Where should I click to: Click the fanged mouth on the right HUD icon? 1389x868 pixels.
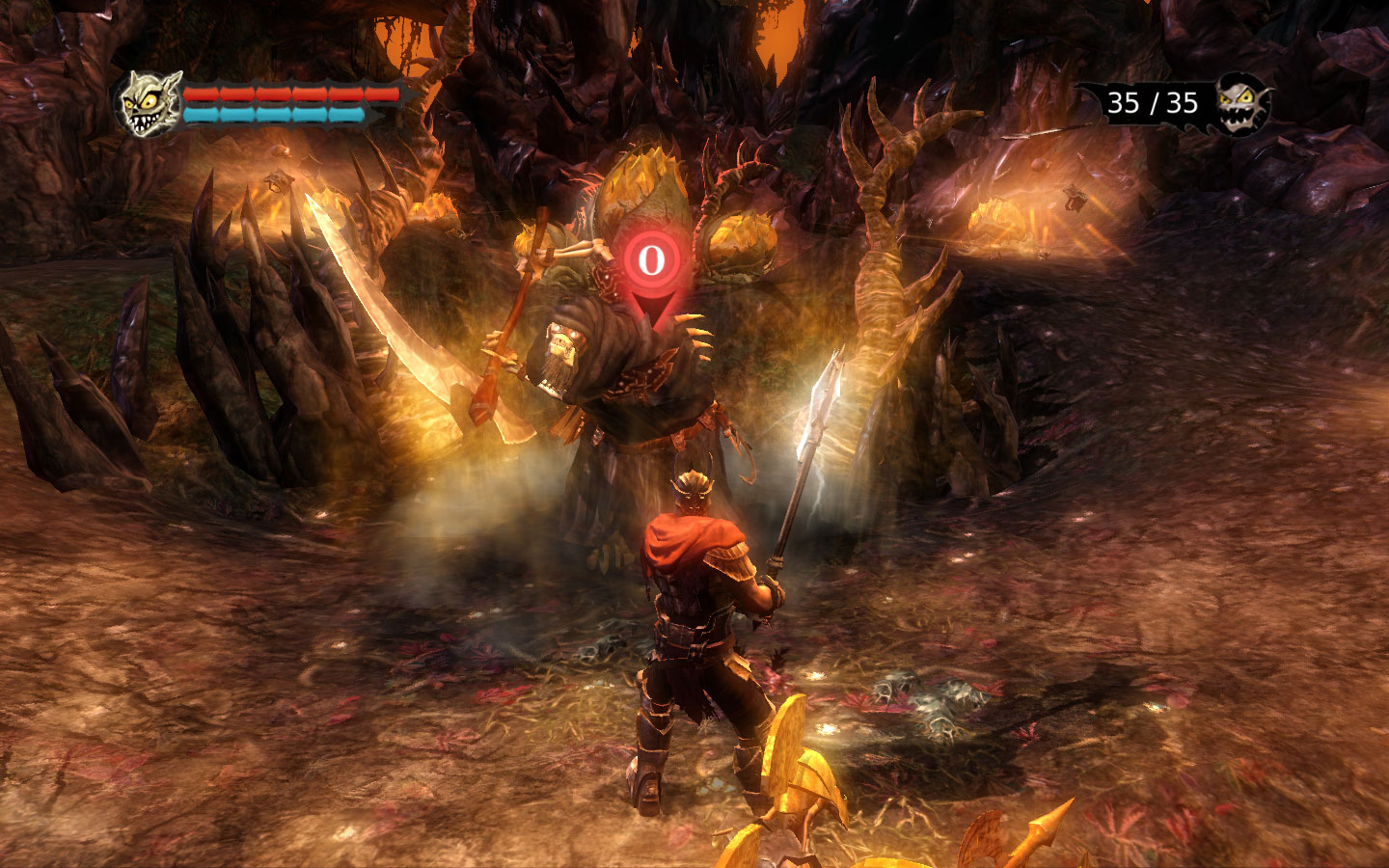tap(1238, 118)
